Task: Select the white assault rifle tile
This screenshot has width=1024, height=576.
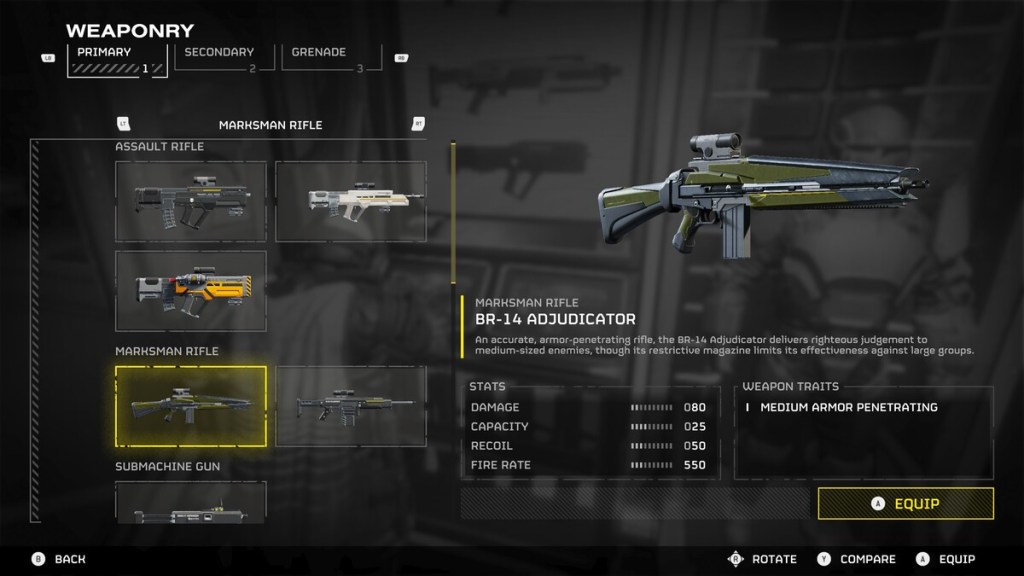Action: pos(350,201)
